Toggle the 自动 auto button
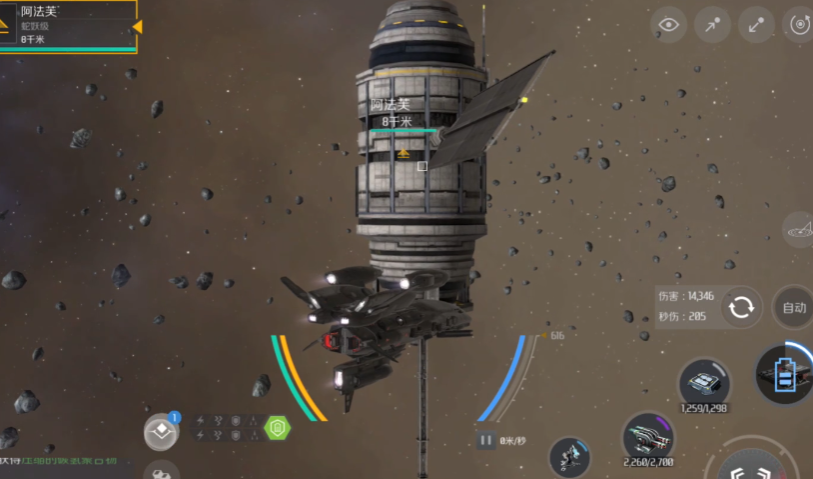 pyautogui.click(x=794, y=308)
